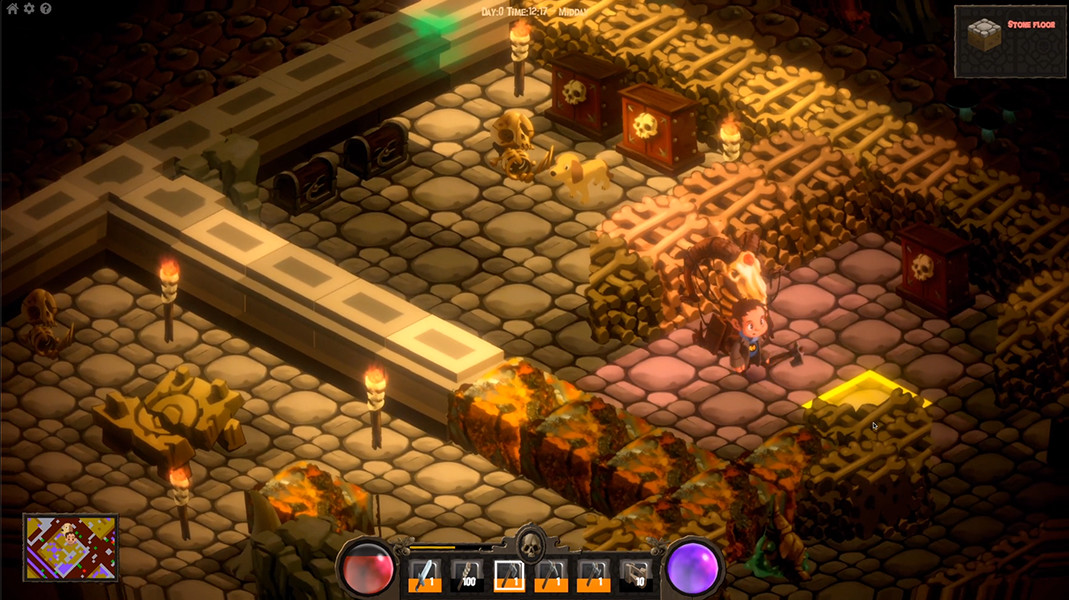Show help via the question mark icon

46,9
